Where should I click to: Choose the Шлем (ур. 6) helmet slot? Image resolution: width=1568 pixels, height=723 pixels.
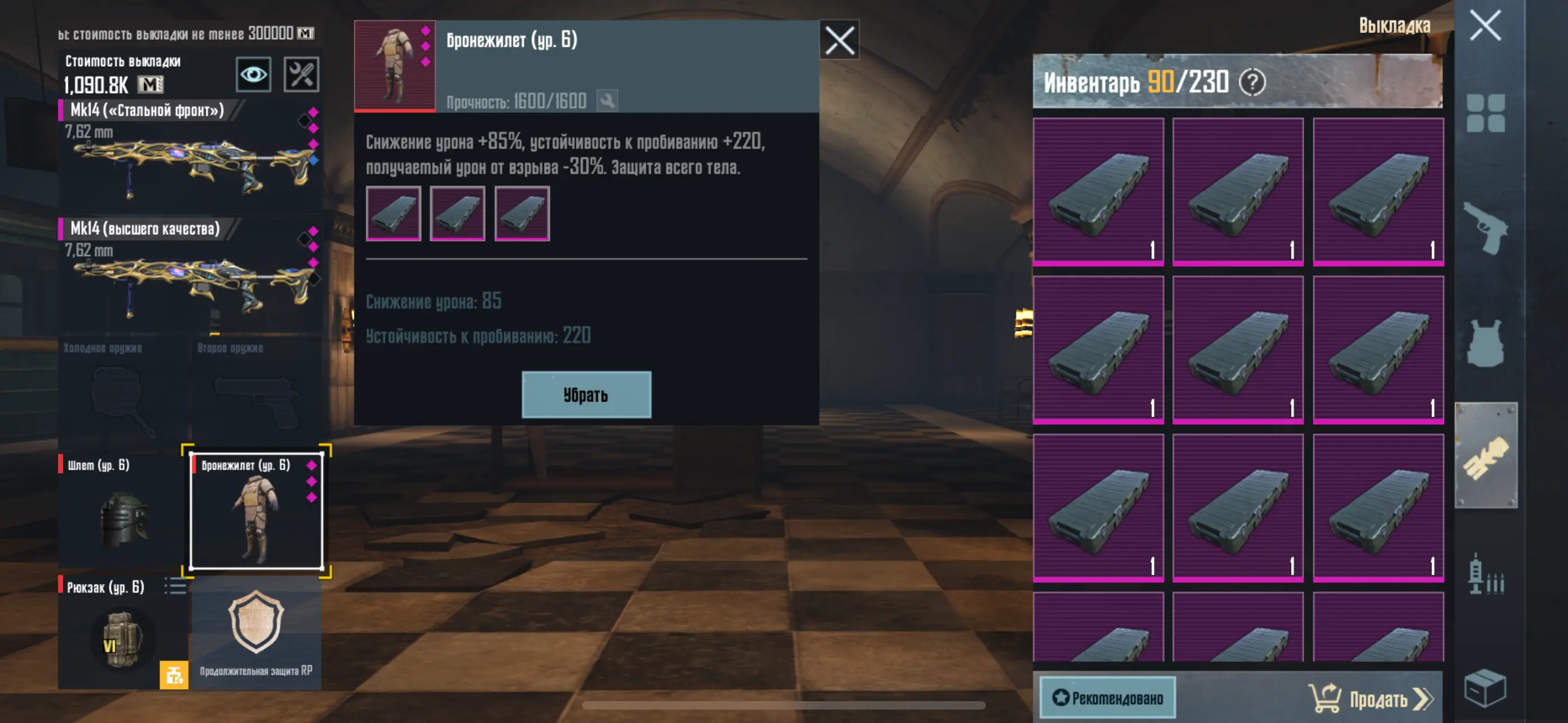[122, 510]
